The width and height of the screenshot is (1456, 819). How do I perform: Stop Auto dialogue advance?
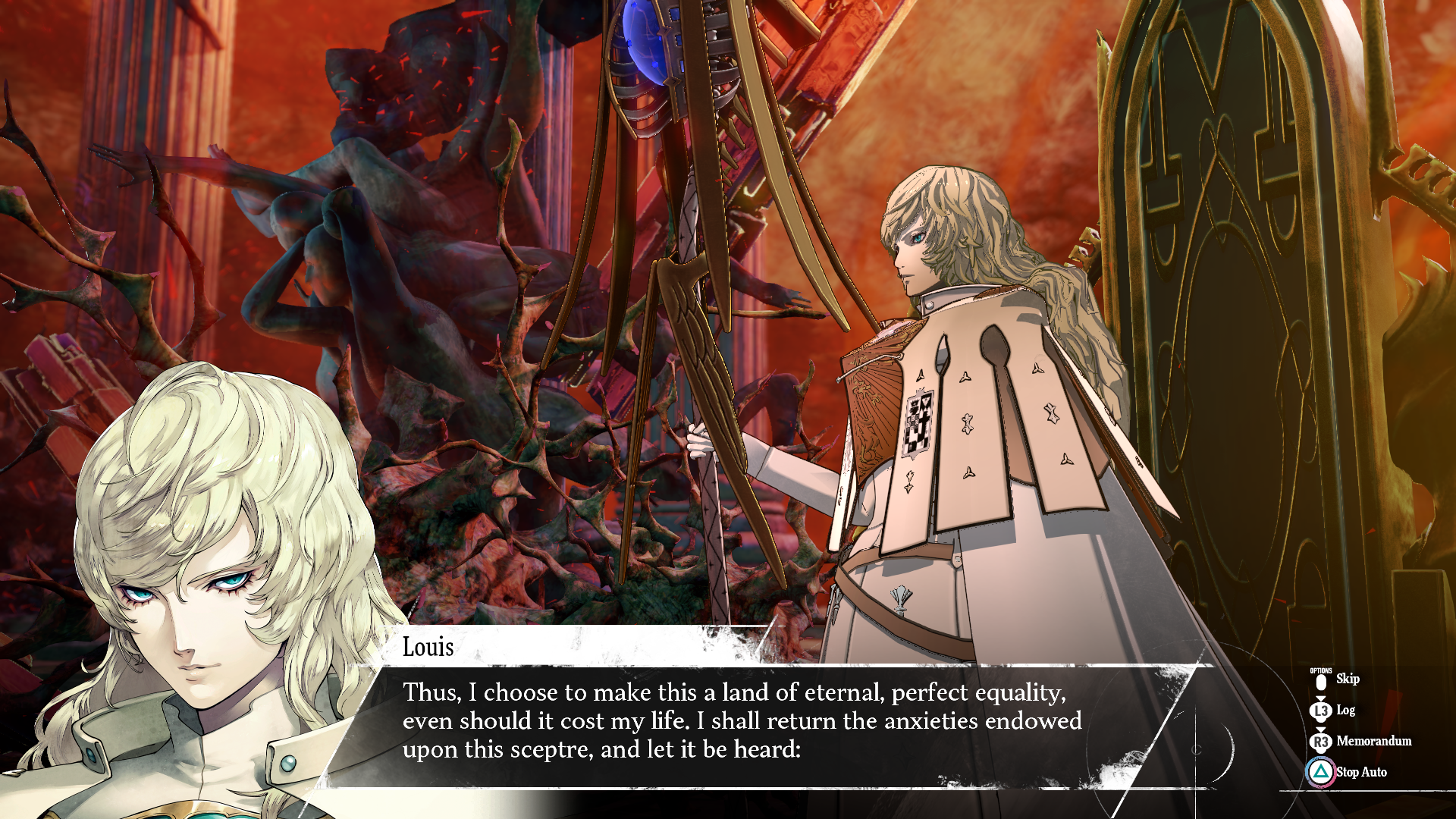1360,772
